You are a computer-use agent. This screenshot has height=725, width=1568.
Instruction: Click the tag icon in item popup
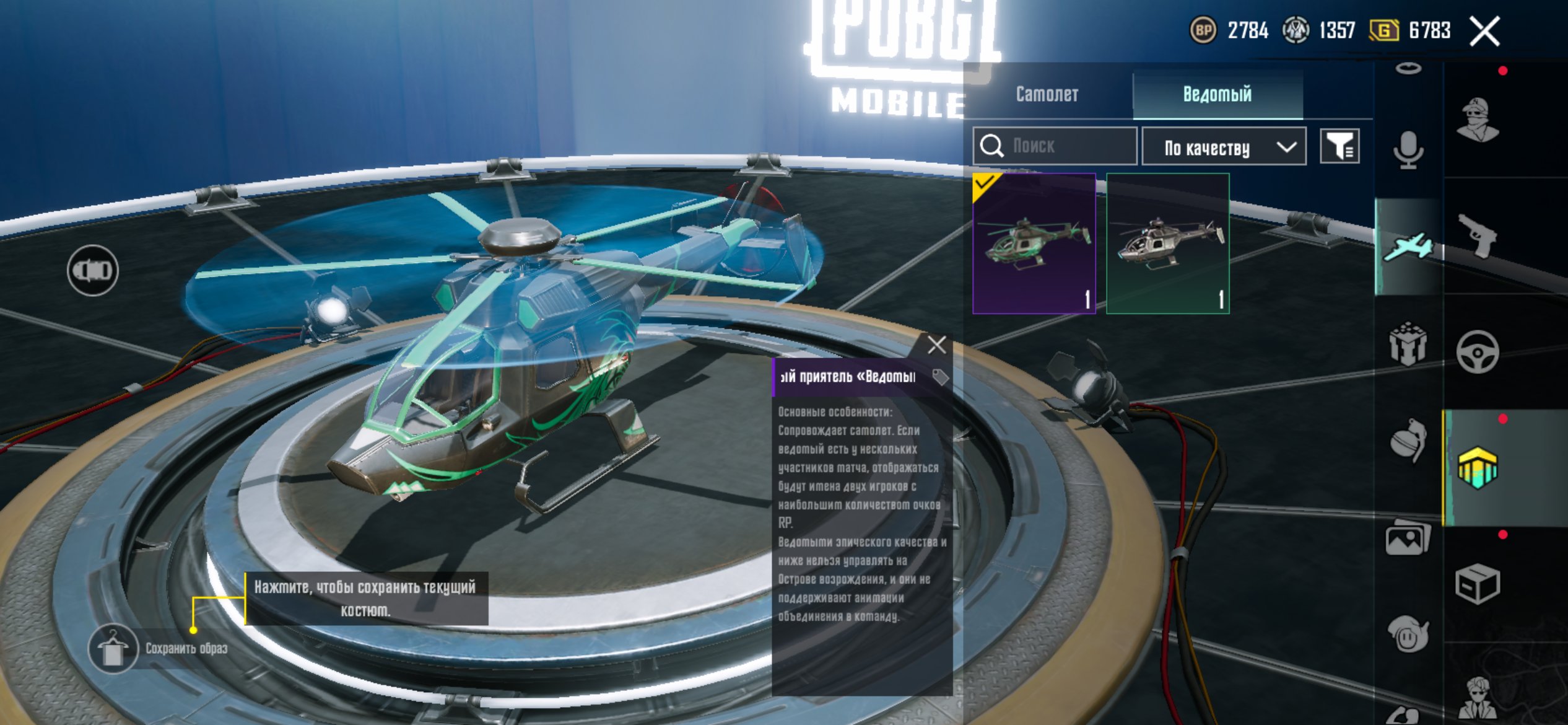(940, 377)
